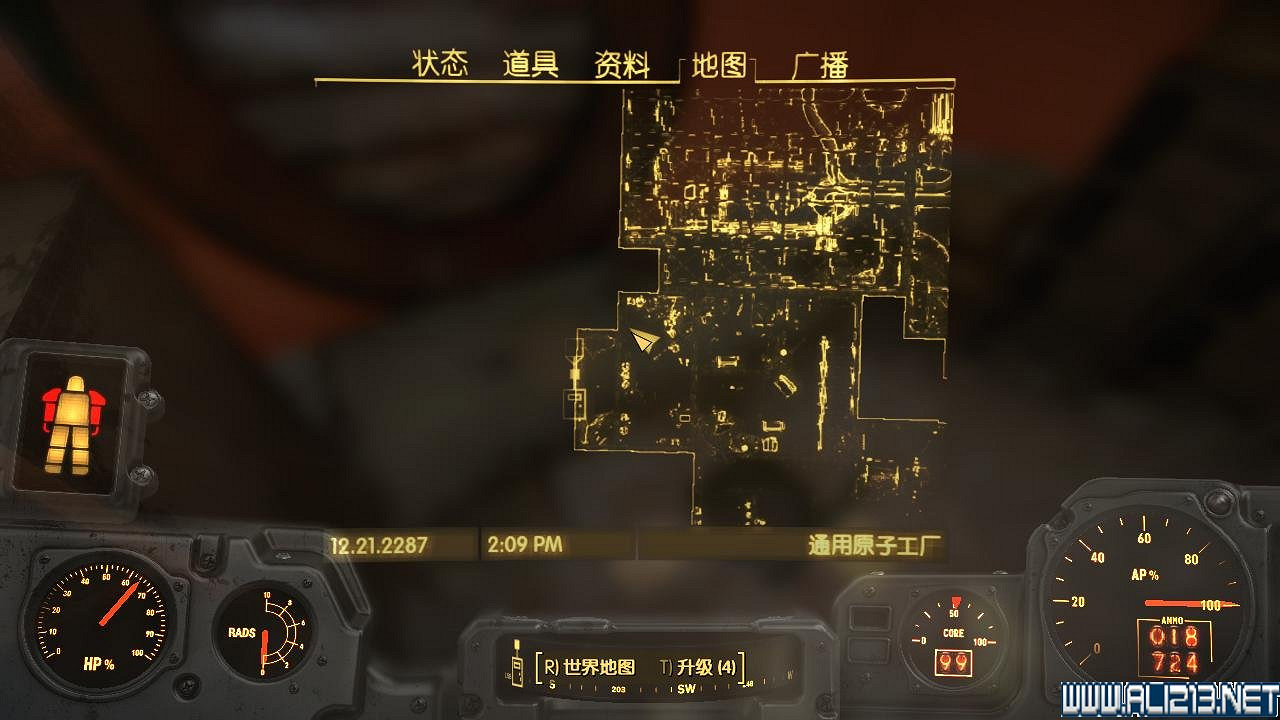
Task: Click the 2:09 PM time display
Action: coord(524,543)
